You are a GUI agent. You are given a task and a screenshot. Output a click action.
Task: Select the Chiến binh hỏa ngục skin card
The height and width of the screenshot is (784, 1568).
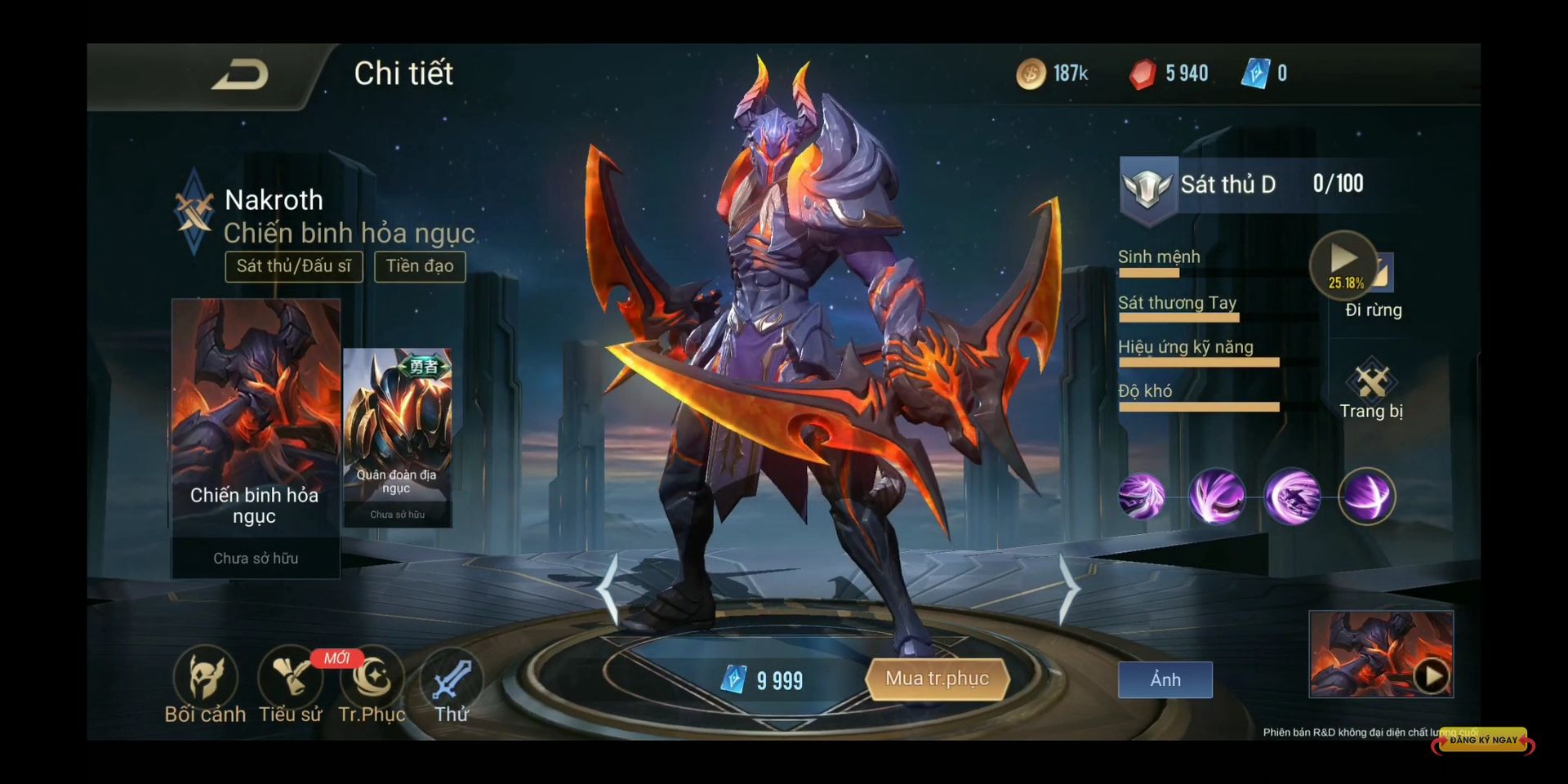pyautogui.click(x=256, y=438)
